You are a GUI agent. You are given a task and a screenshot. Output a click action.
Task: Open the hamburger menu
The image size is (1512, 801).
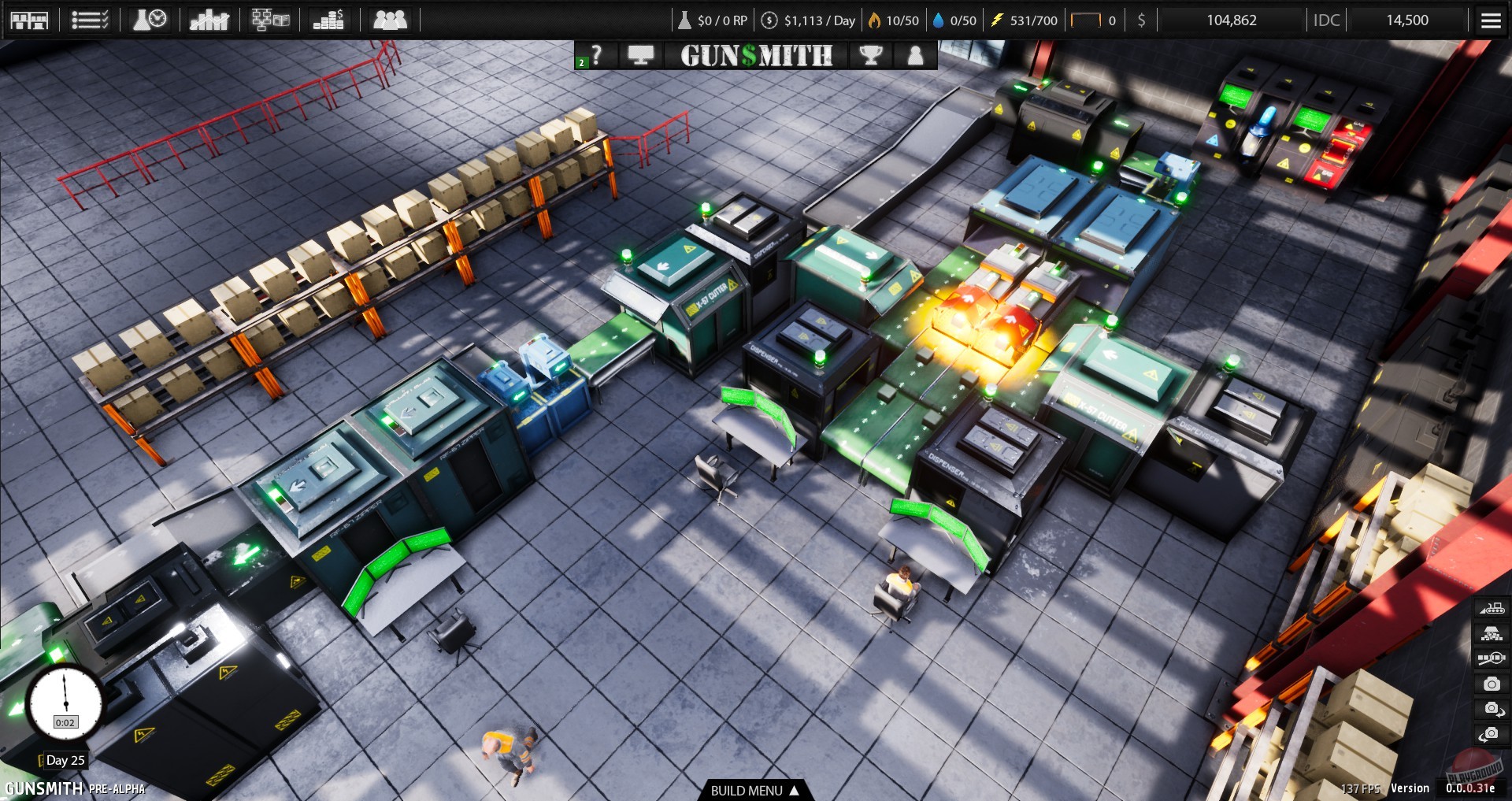tap(1492, 20)
